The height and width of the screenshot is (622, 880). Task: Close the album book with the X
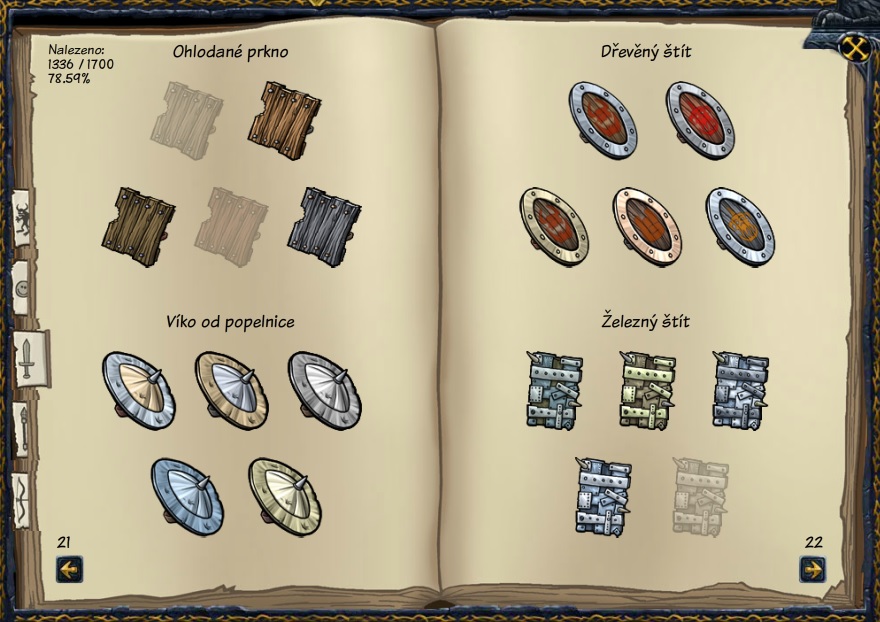coord(853,47)
